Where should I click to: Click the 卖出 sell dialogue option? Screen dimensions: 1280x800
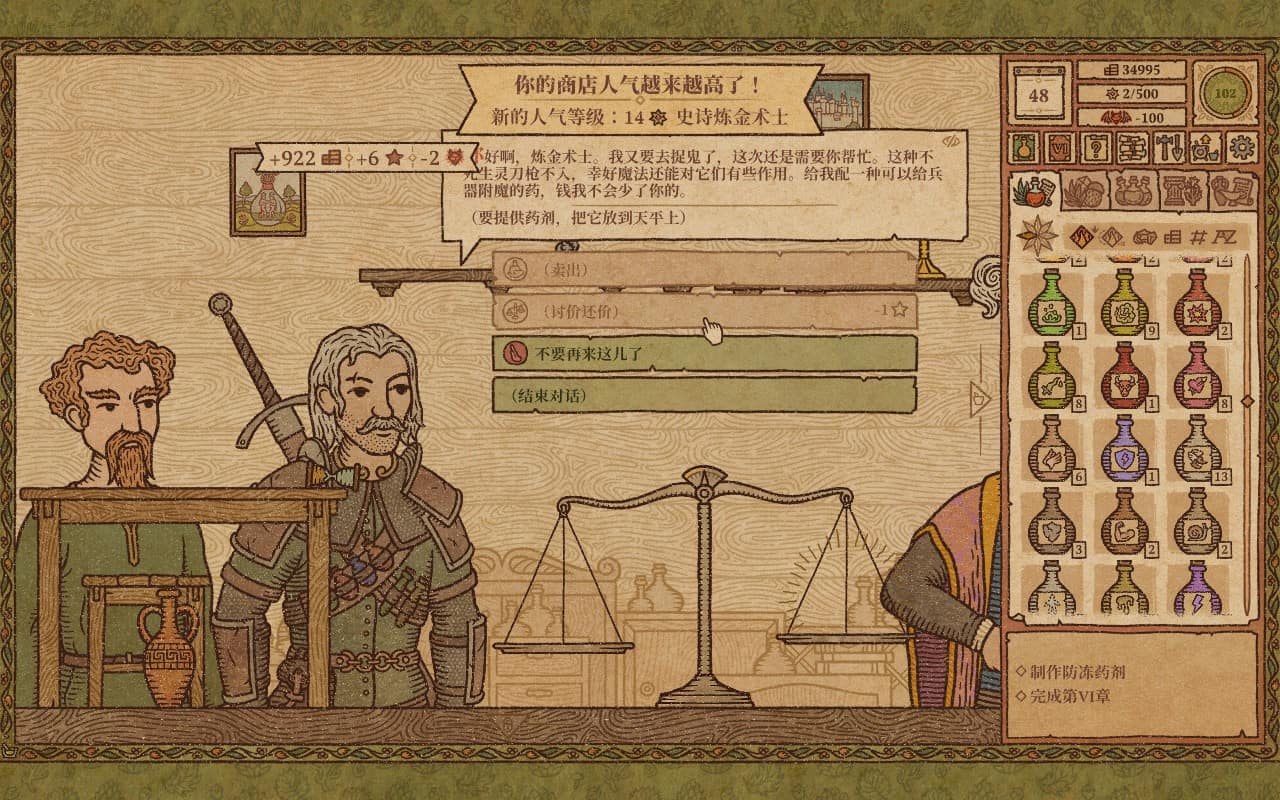(x=700, y=270)
